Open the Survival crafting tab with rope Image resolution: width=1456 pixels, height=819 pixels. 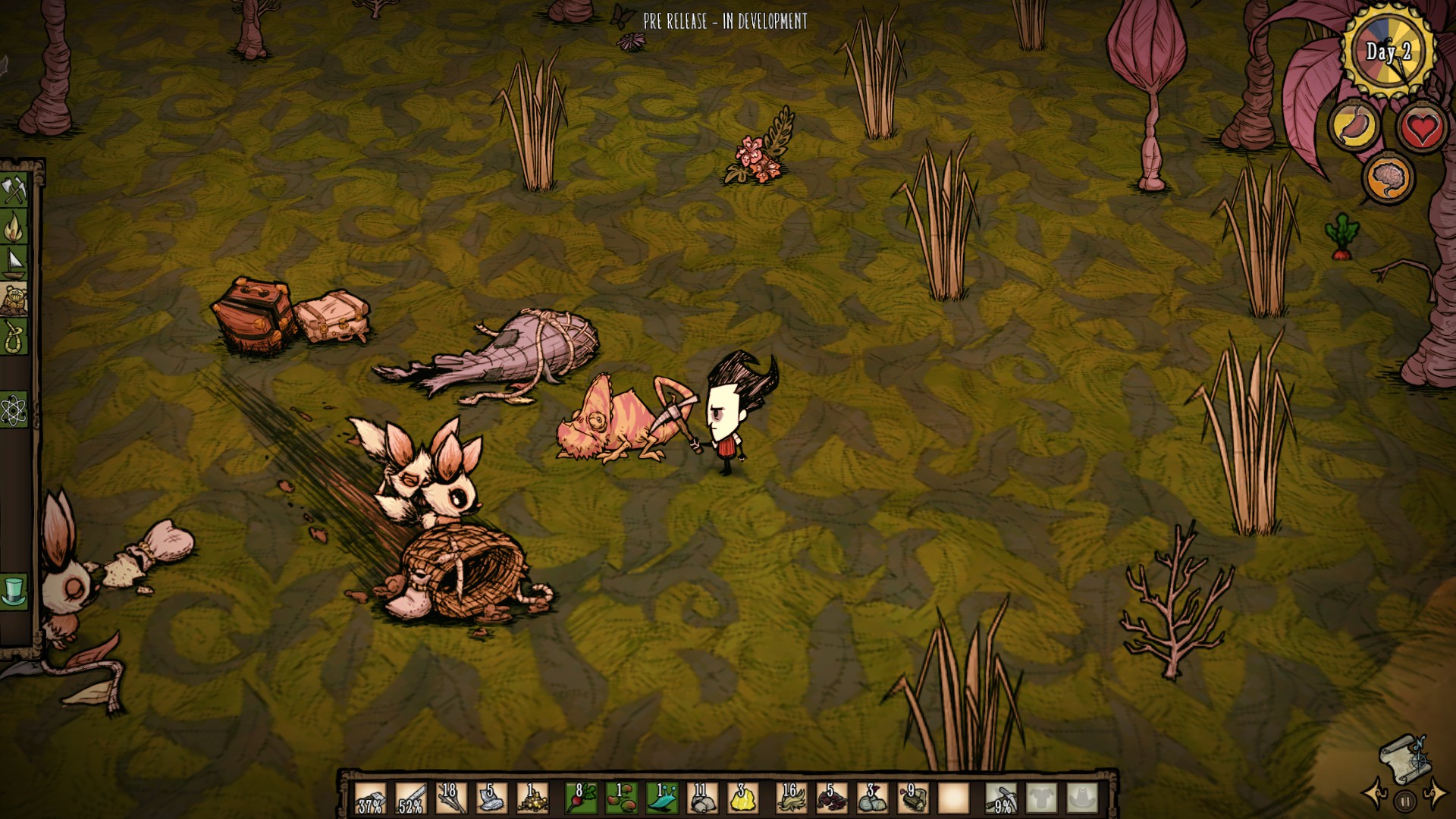click(x=14, y=336)
